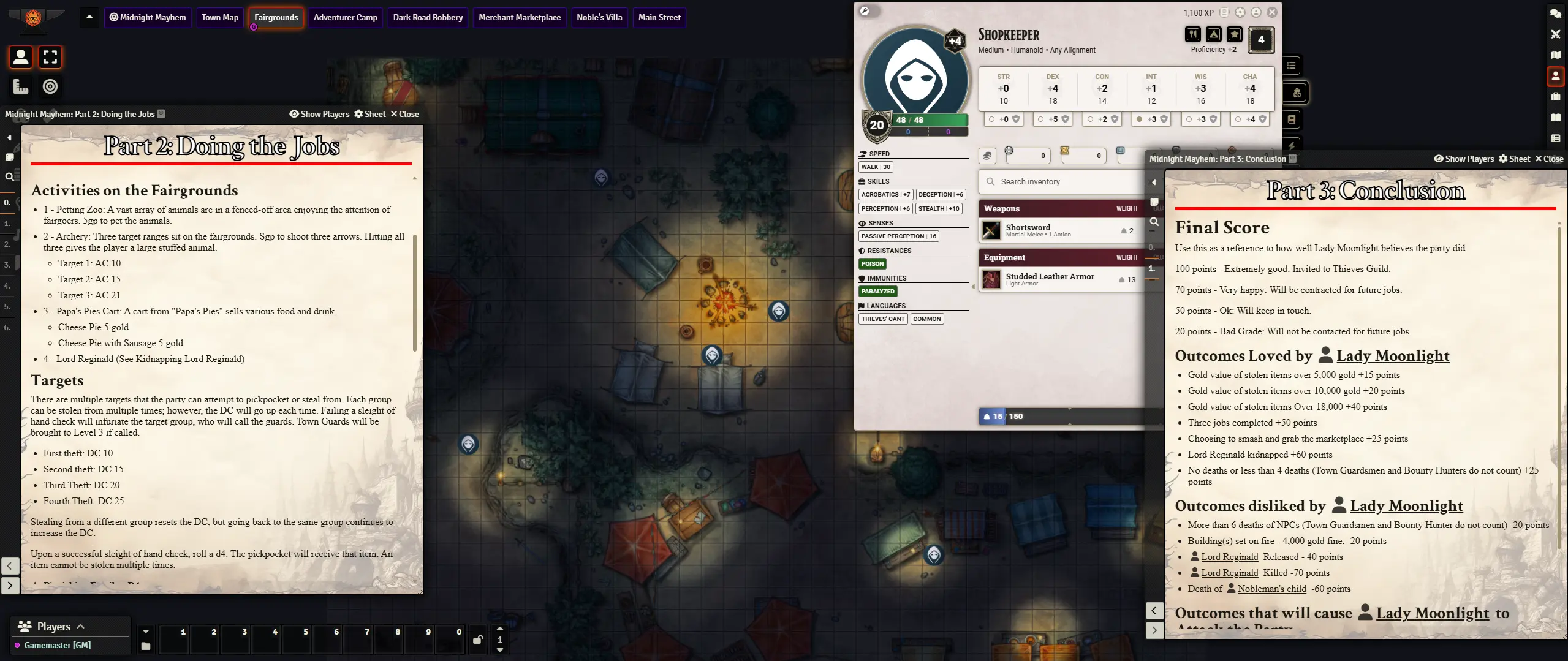Select the Studded Leather Armor item

(x=1049, y=279)
